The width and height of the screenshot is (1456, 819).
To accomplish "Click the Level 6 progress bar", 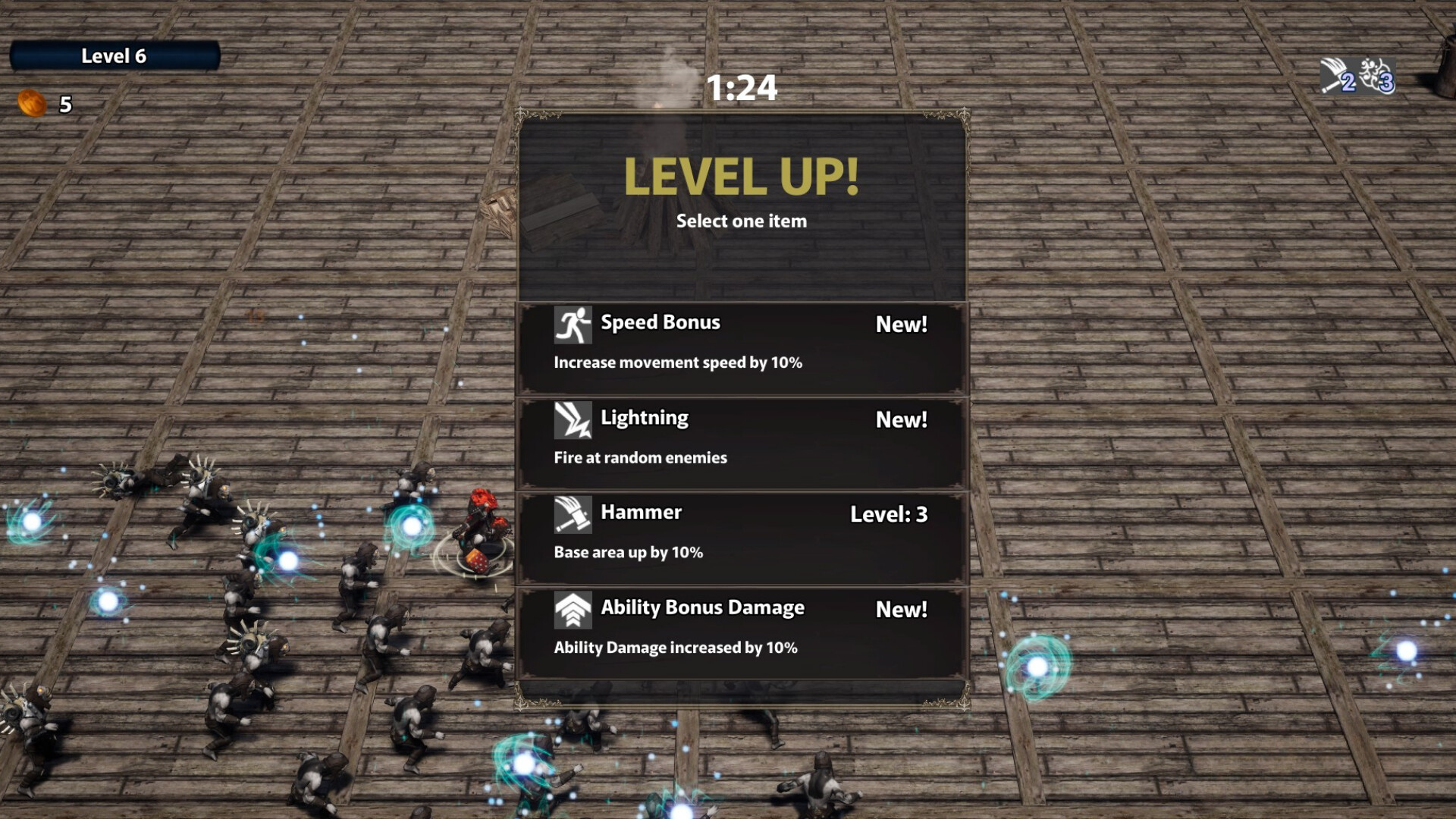I will (115, 55).
